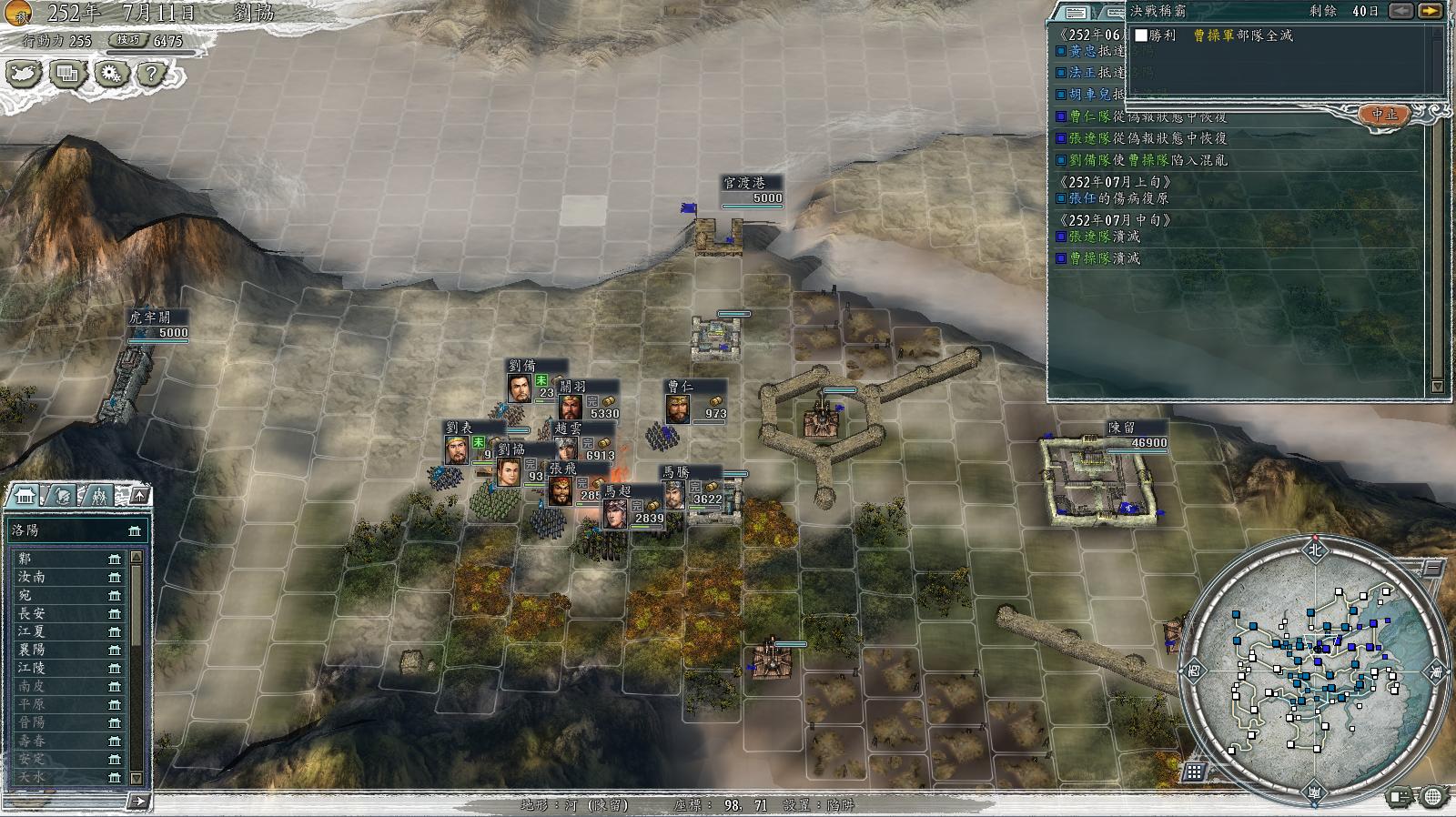Screen dimensions: 1456x817
Task: Open the help question mark button
Action: 153,74
